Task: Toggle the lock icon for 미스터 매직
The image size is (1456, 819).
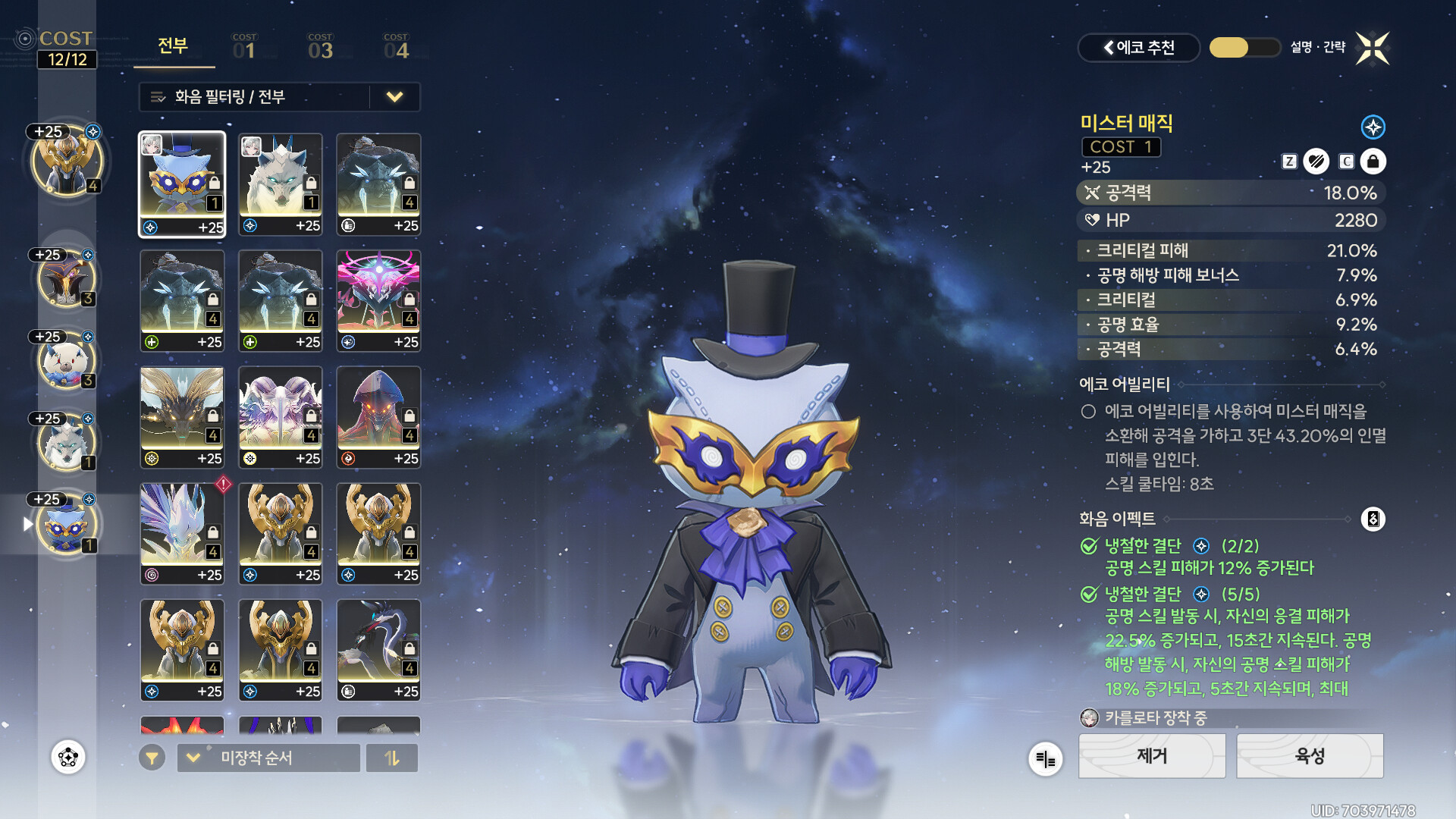Action: coord(1373,162)
